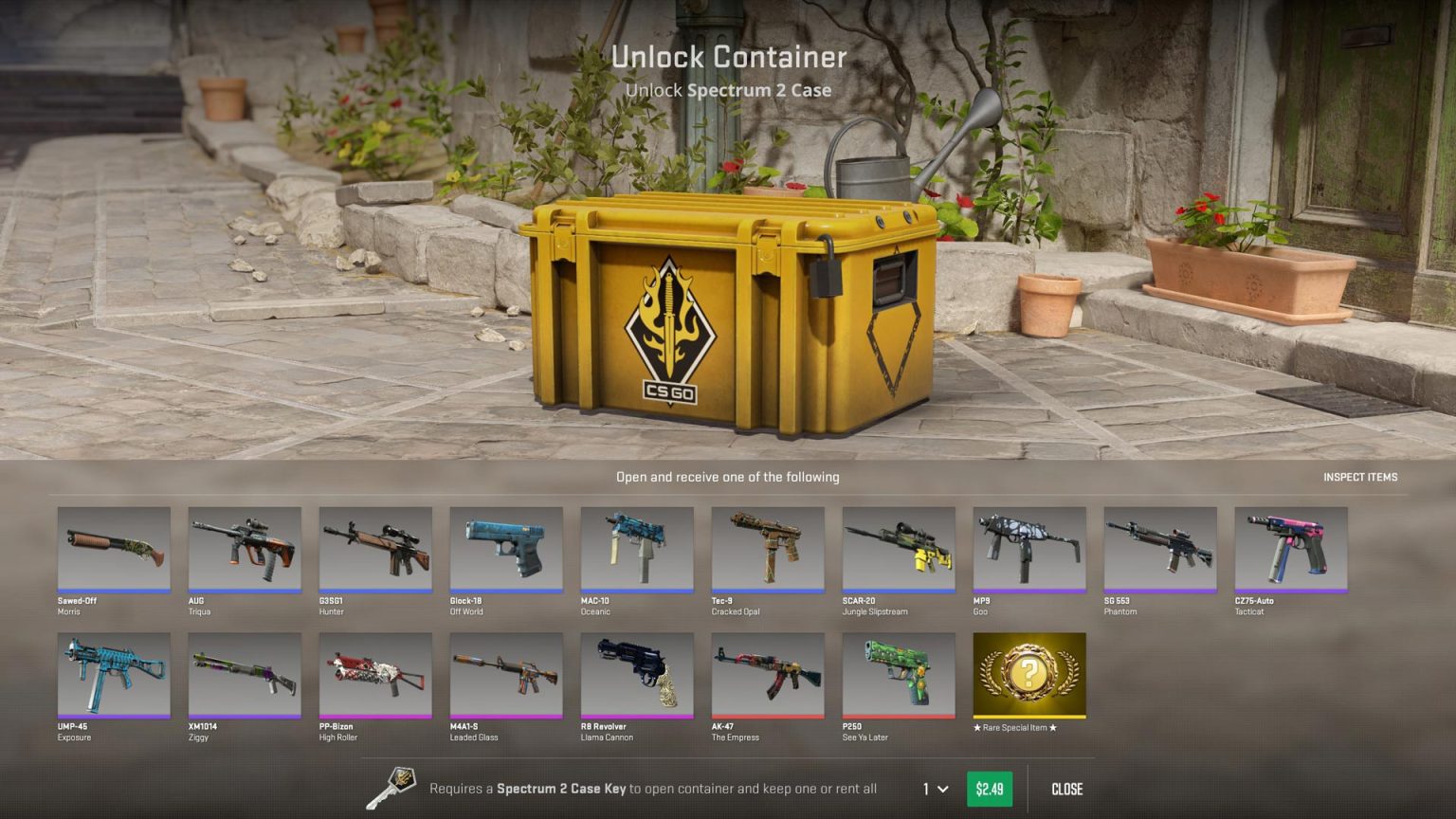Select the G3SG1 Hunter skin
The image size is (1456, 819).
[x=375, y=550]
